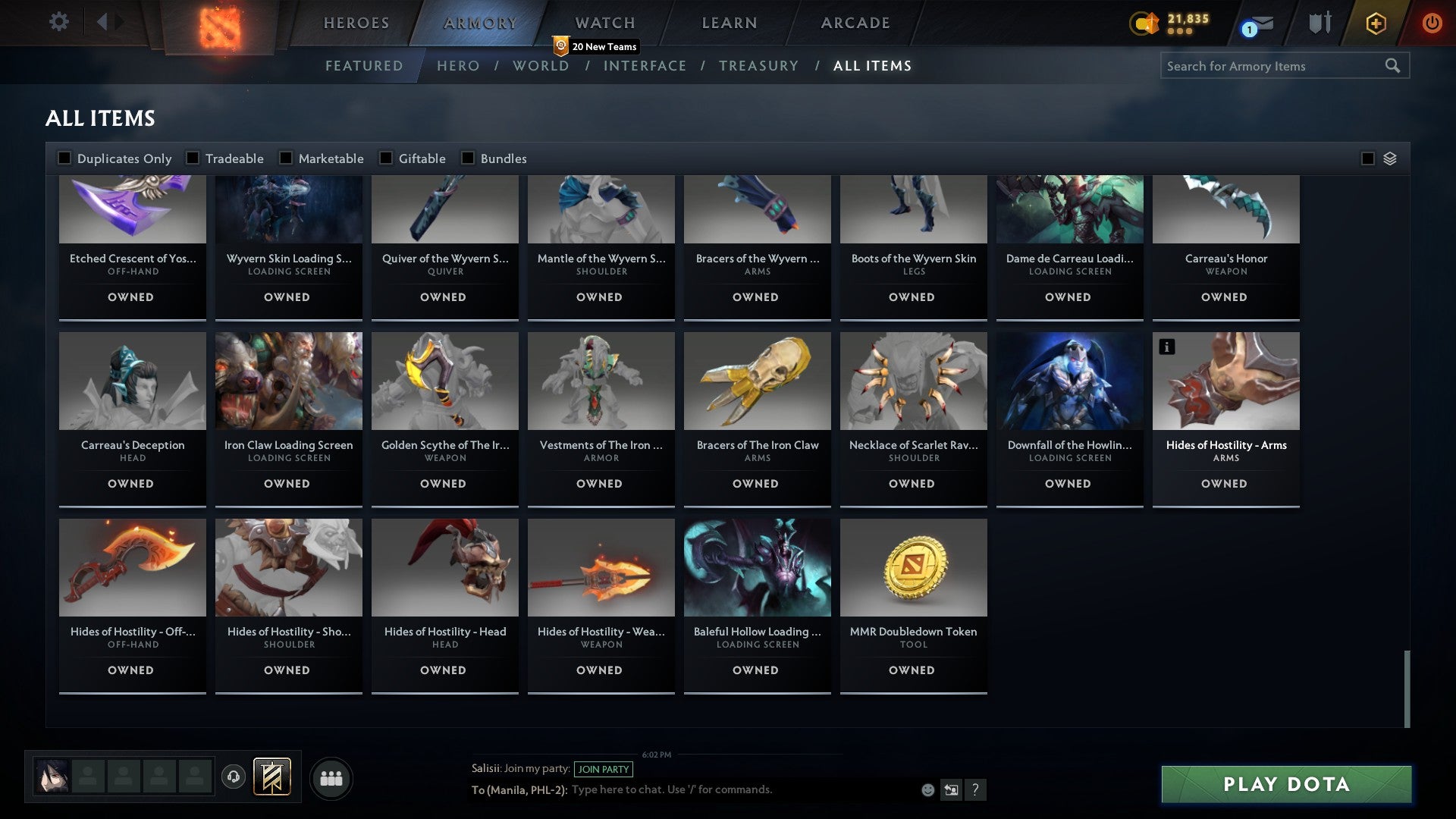
Task: Open the TREASURY sub-tab
Action: (x=758, y=66)
